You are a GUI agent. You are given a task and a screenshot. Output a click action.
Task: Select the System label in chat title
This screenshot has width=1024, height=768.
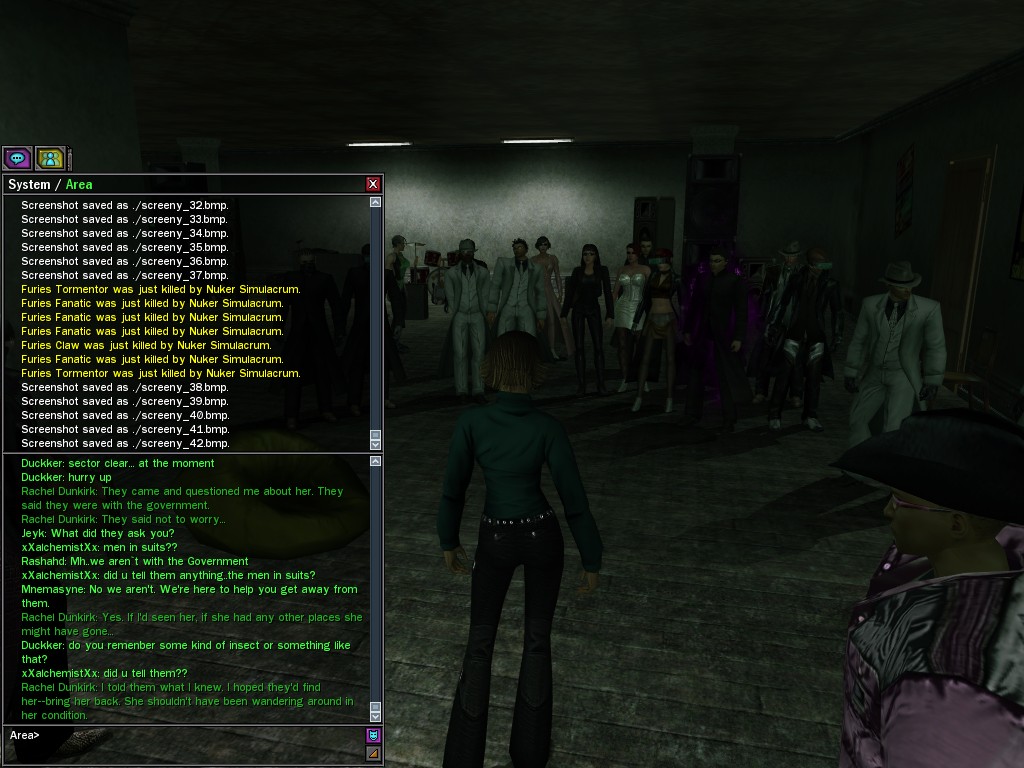click(x=29, y=185)
